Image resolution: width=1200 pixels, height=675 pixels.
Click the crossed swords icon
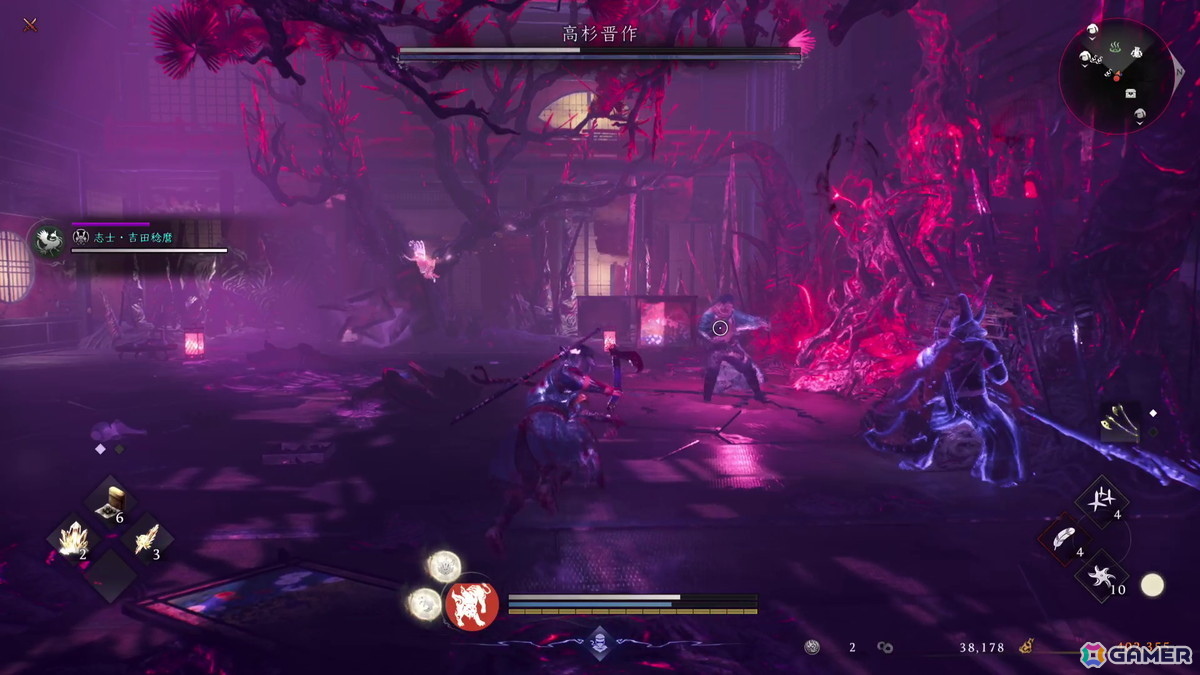pos(30,24)
